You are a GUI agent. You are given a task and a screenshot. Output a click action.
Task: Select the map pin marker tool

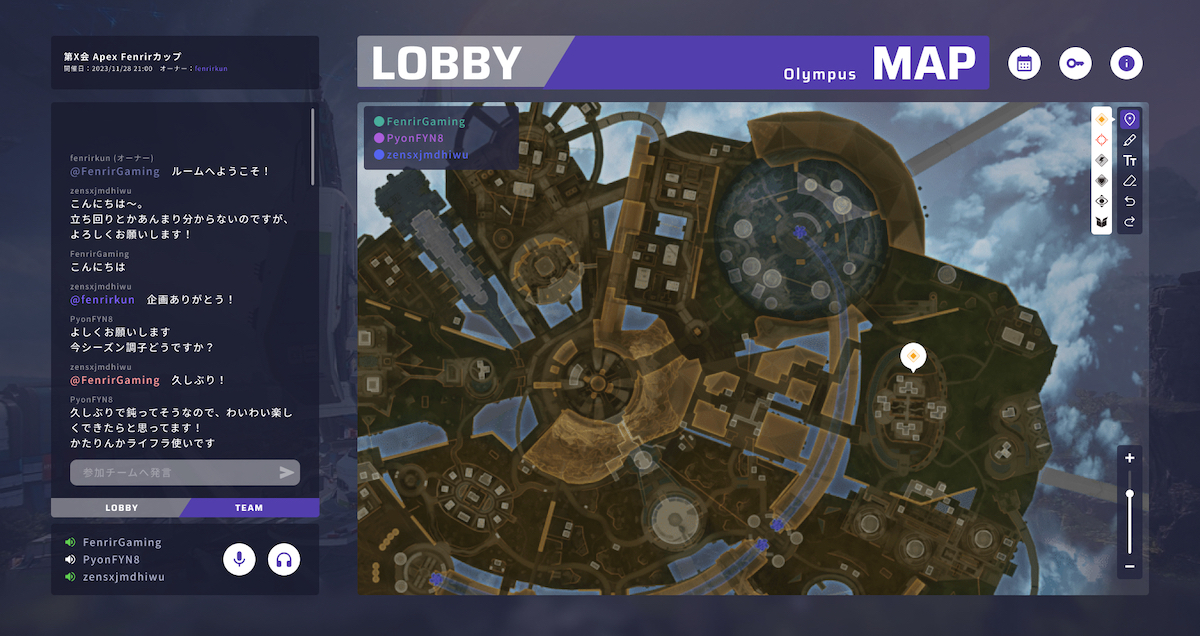[1130, 119]
